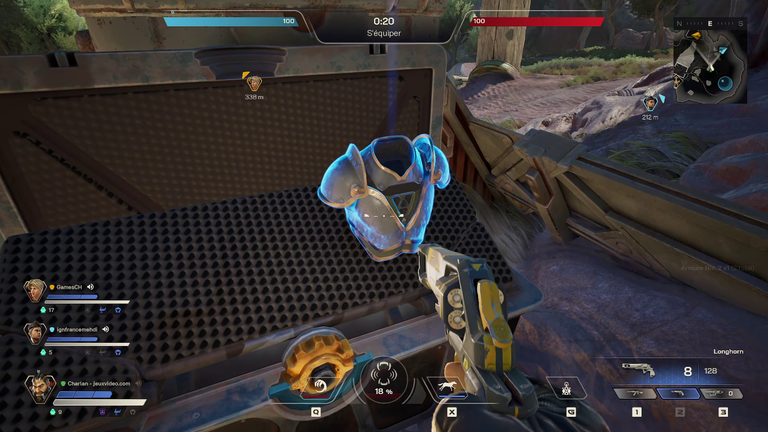Choose the third weapon slot
The width and height of the screenshot is (768, 432).
(722, 392)
